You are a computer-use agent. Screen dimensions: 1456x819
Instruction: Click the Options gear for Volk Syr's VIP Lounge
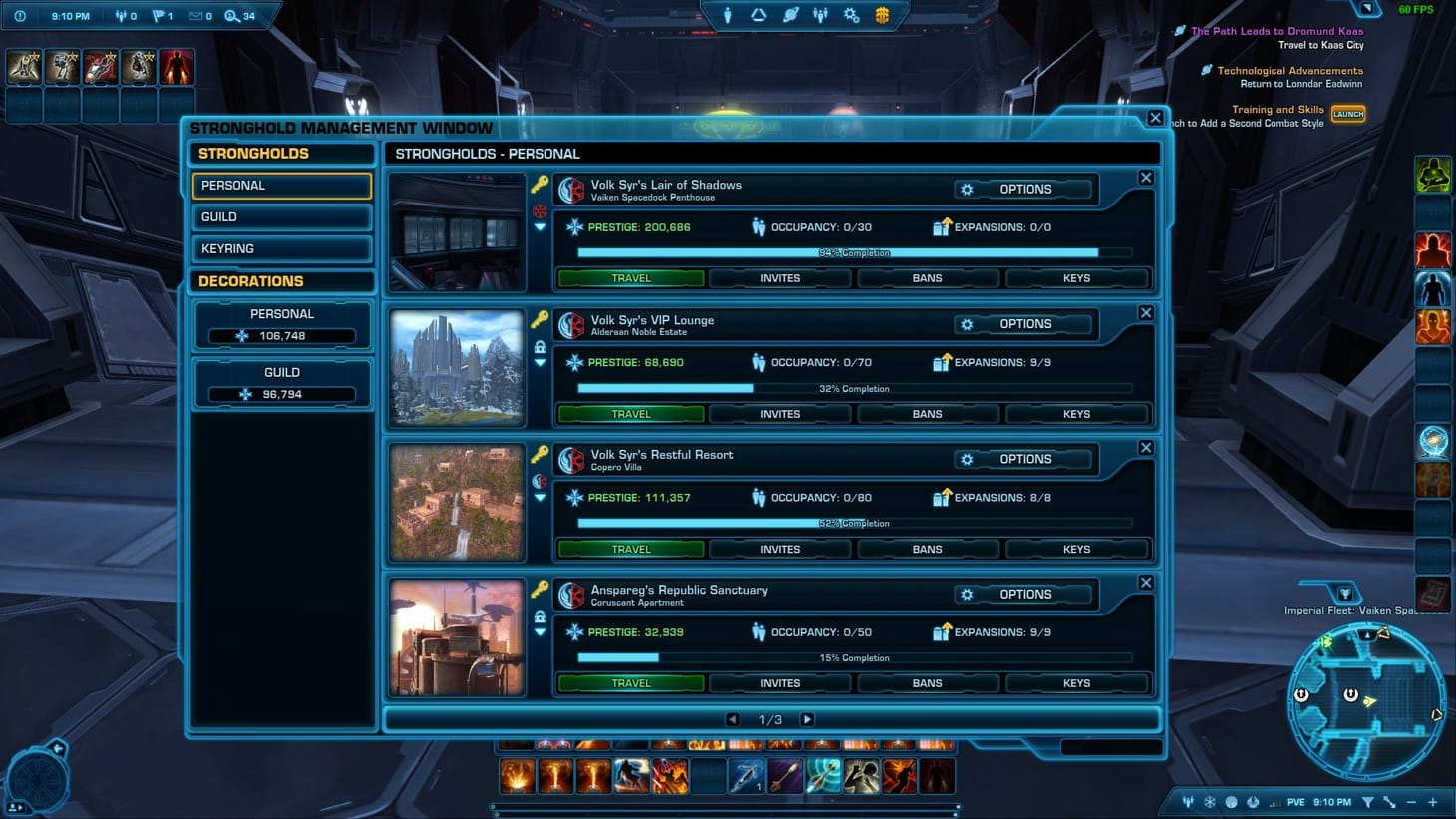click(966, 324)
